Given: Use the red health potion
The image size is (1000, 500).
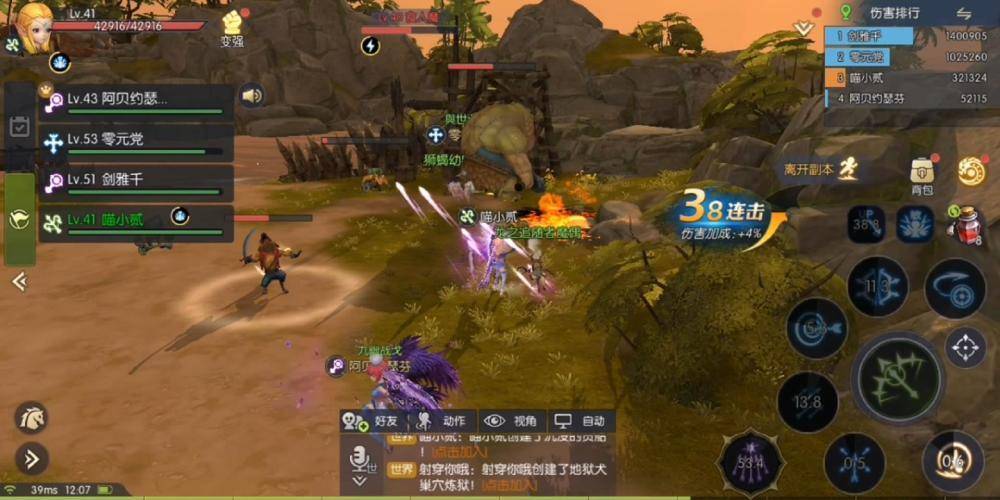Looking at the screenshot, I should pyautogui.click(x=964, y=224).
